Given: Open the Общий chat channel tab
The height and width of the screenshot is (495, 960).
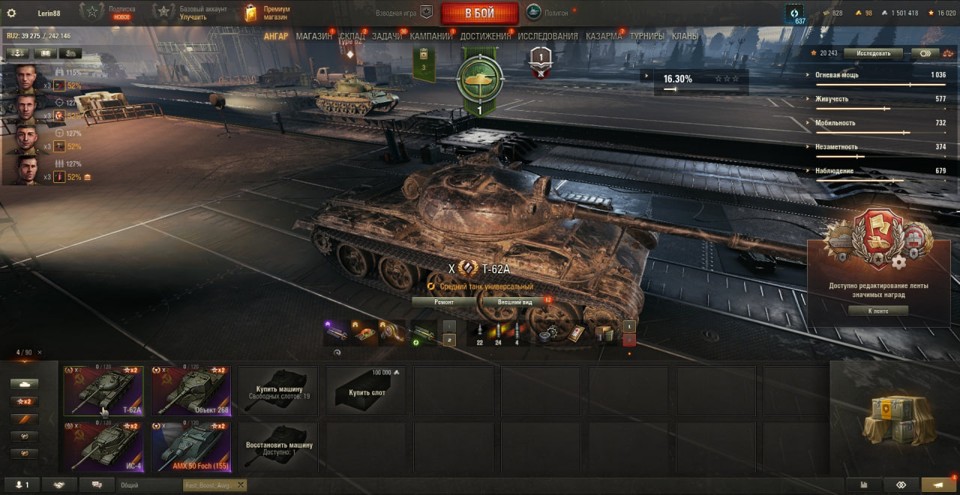Looking at the screenshot, I should point(131,485).
